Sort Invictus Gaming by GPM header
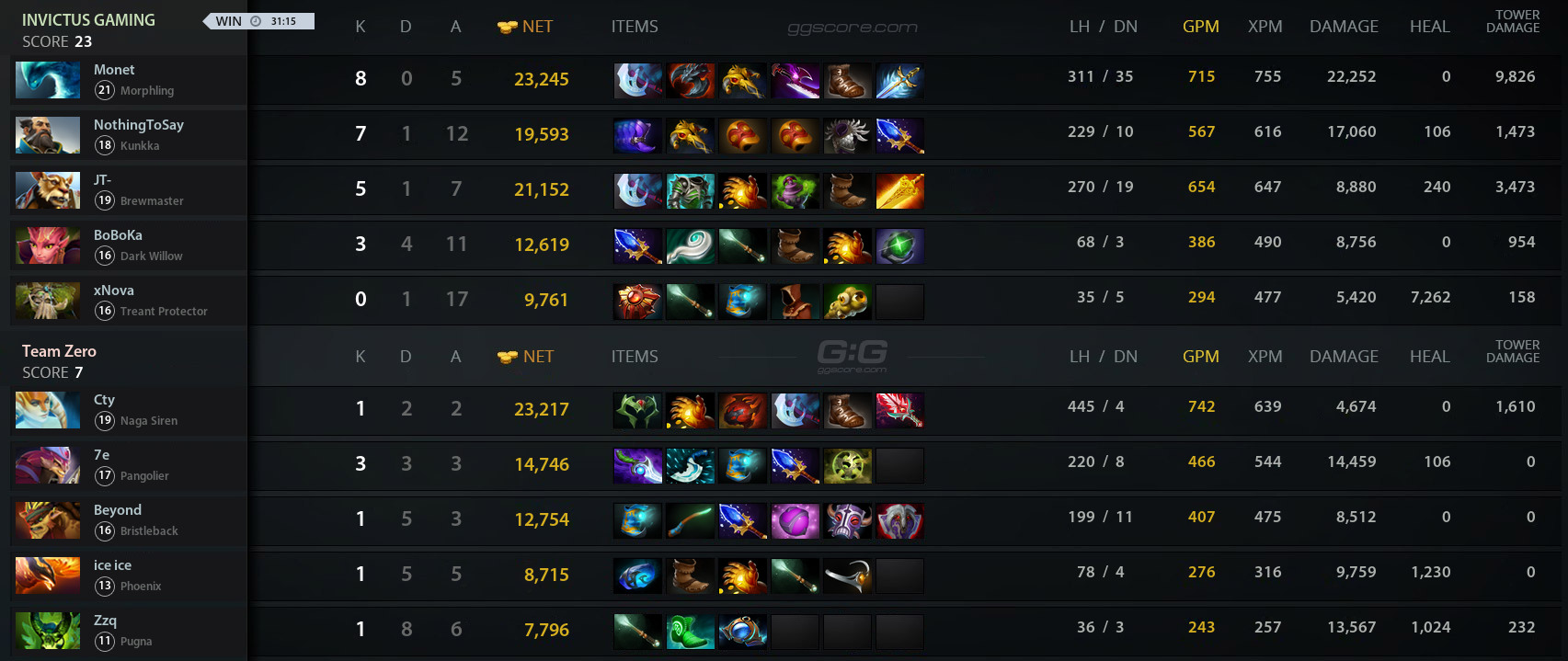1568x661 pixels. pos(1200,27)
